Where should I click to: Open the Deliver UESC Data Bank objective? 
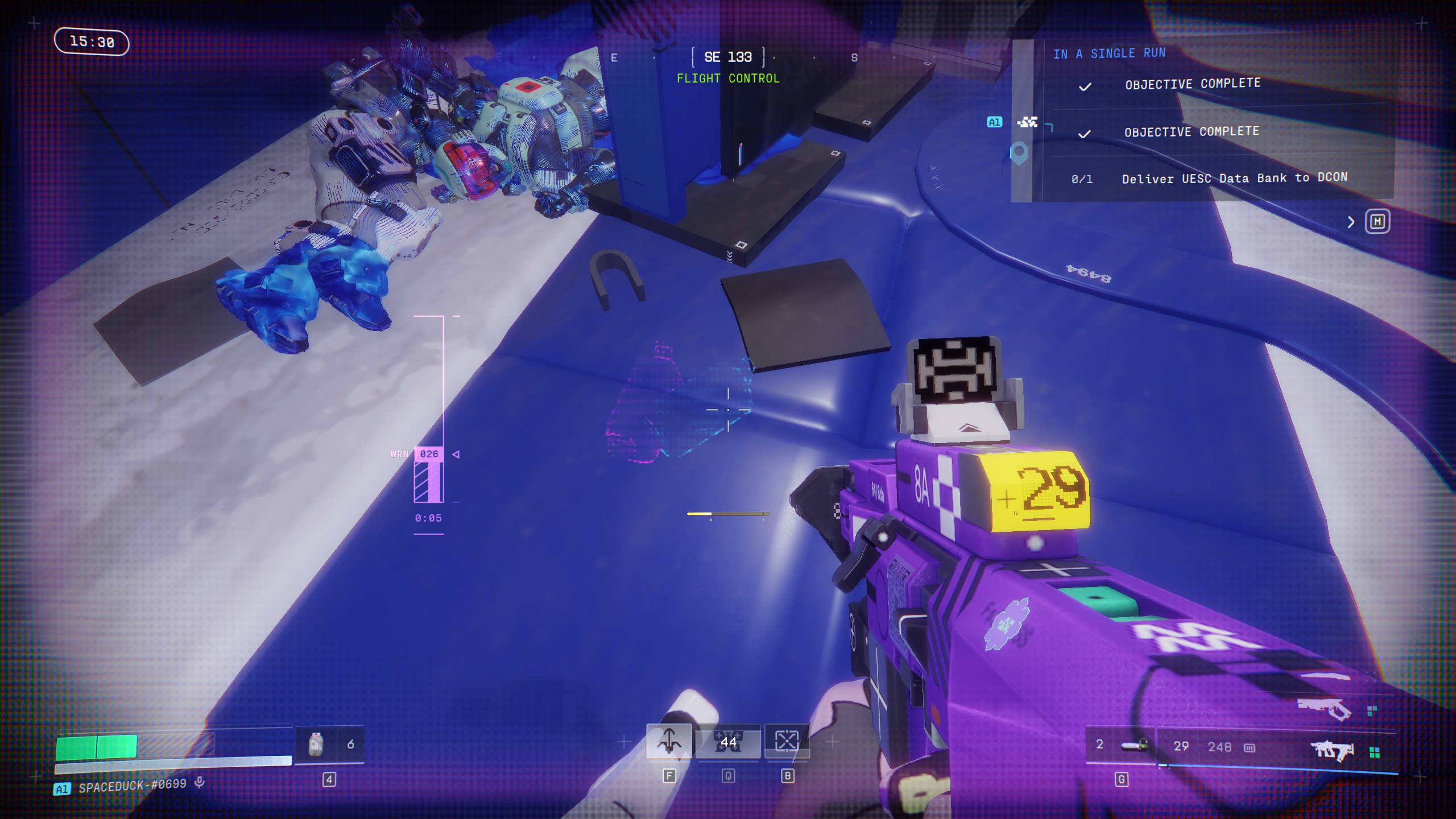(x=1234, y=178)
